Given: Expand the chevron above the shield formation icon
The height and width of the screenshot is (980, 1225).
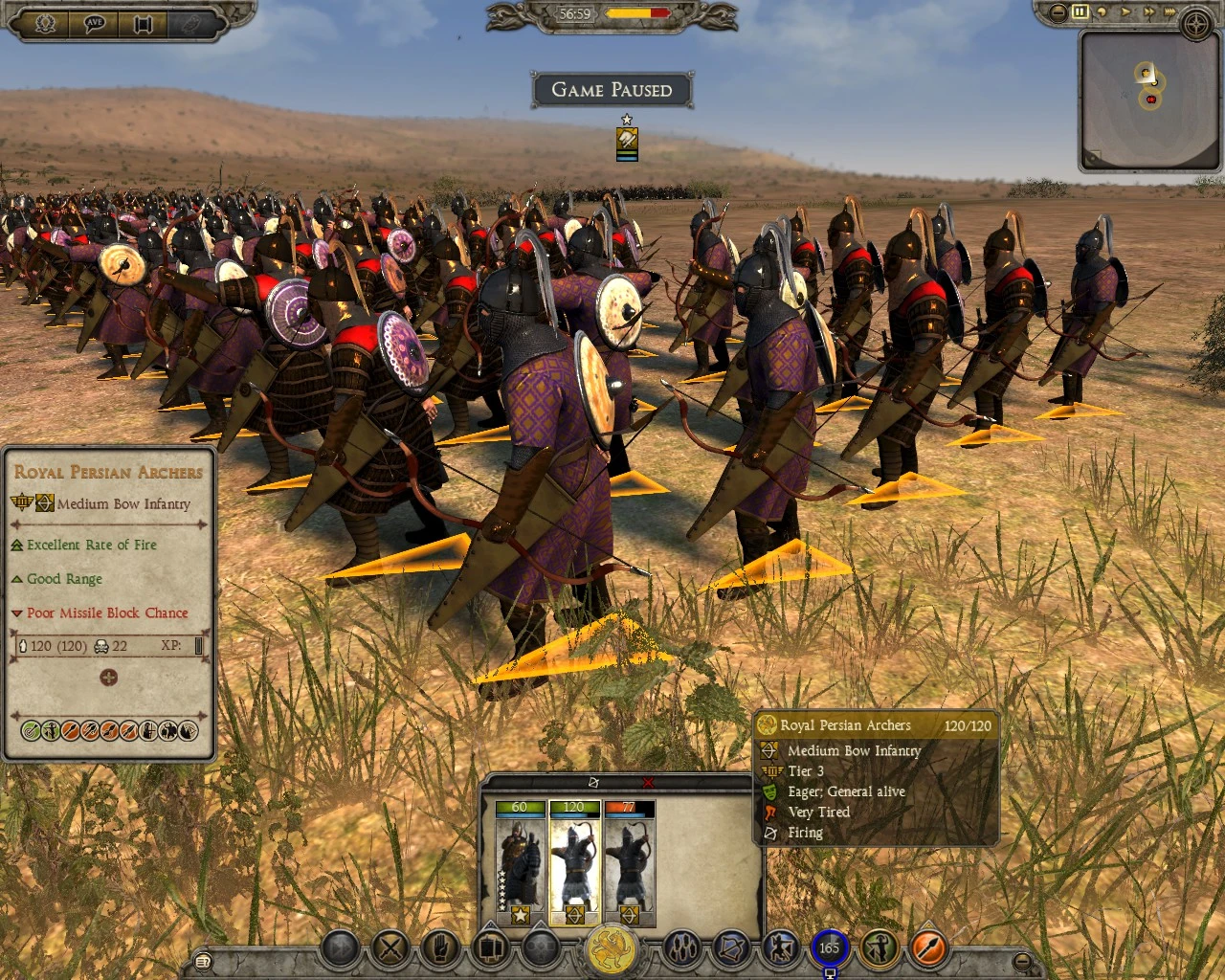Looking at the screenshot, I should coord(490,925).
